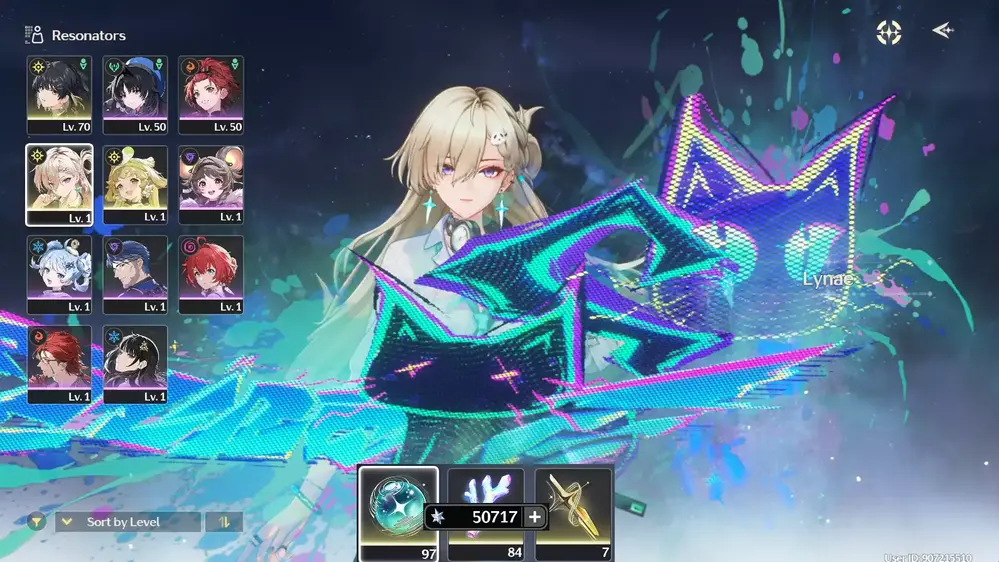
Task: Toggle the sort order arrows button
Action: click(x=224, y=522)
